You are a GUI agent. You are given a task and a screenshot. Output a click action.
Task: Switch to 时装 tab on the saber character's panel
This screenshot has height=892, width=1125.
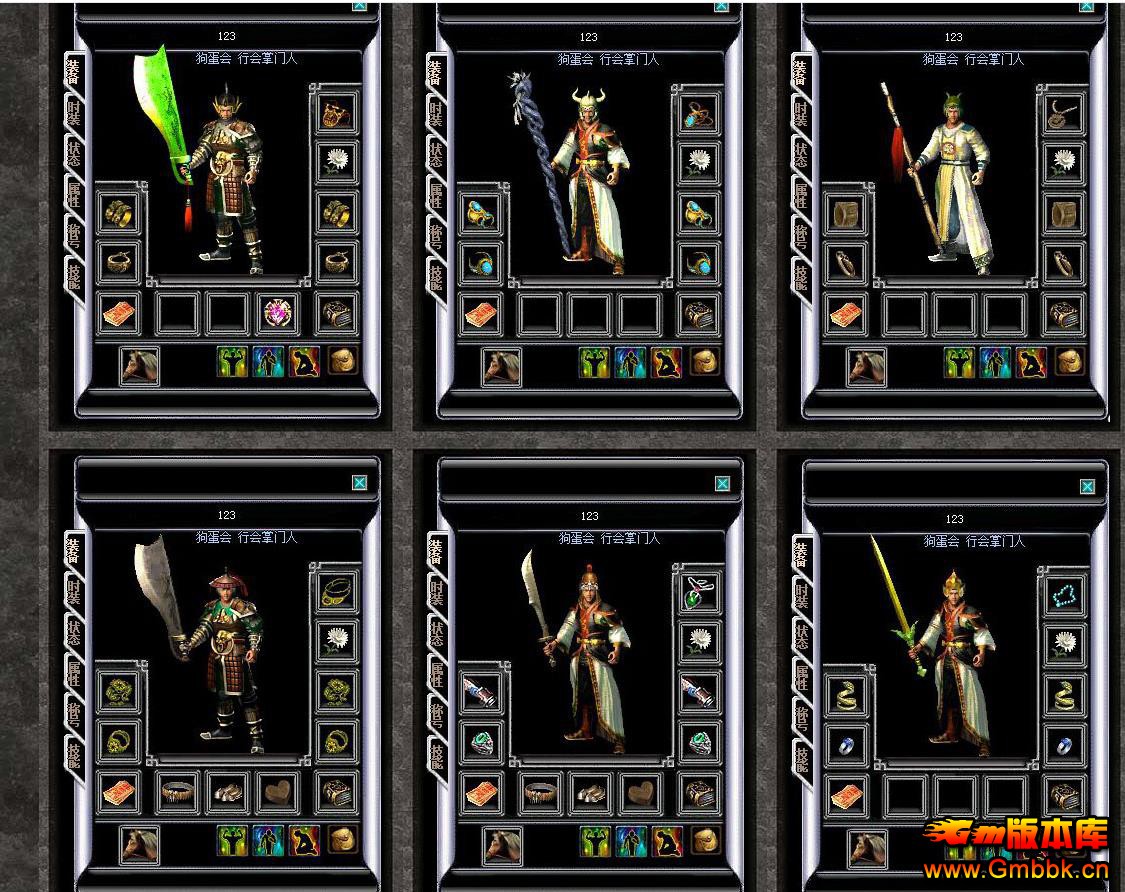[437, 592]
